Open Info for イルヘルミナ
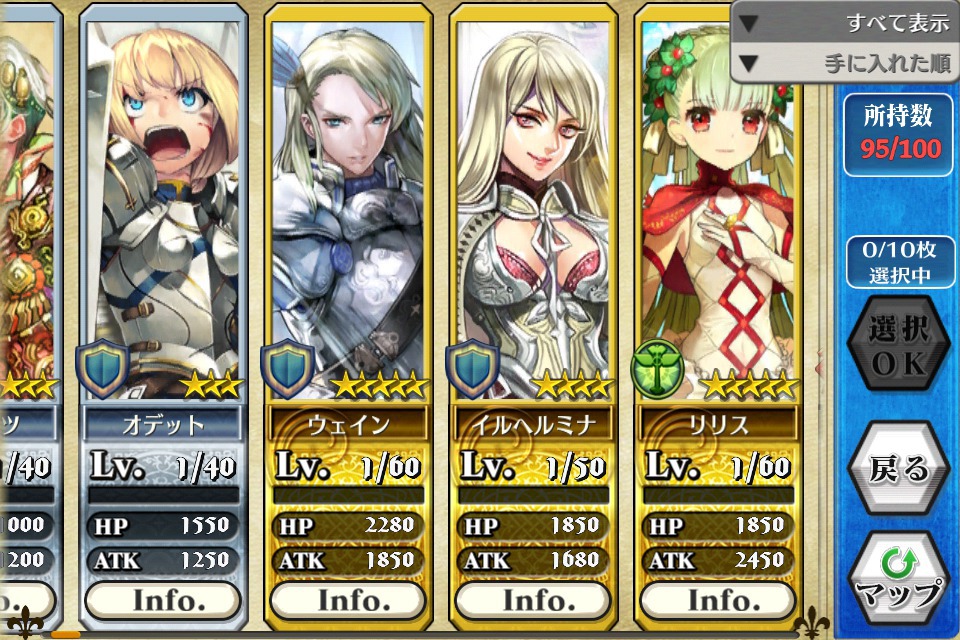The width and height of the screenshot is (960, 640). [533, 600]
